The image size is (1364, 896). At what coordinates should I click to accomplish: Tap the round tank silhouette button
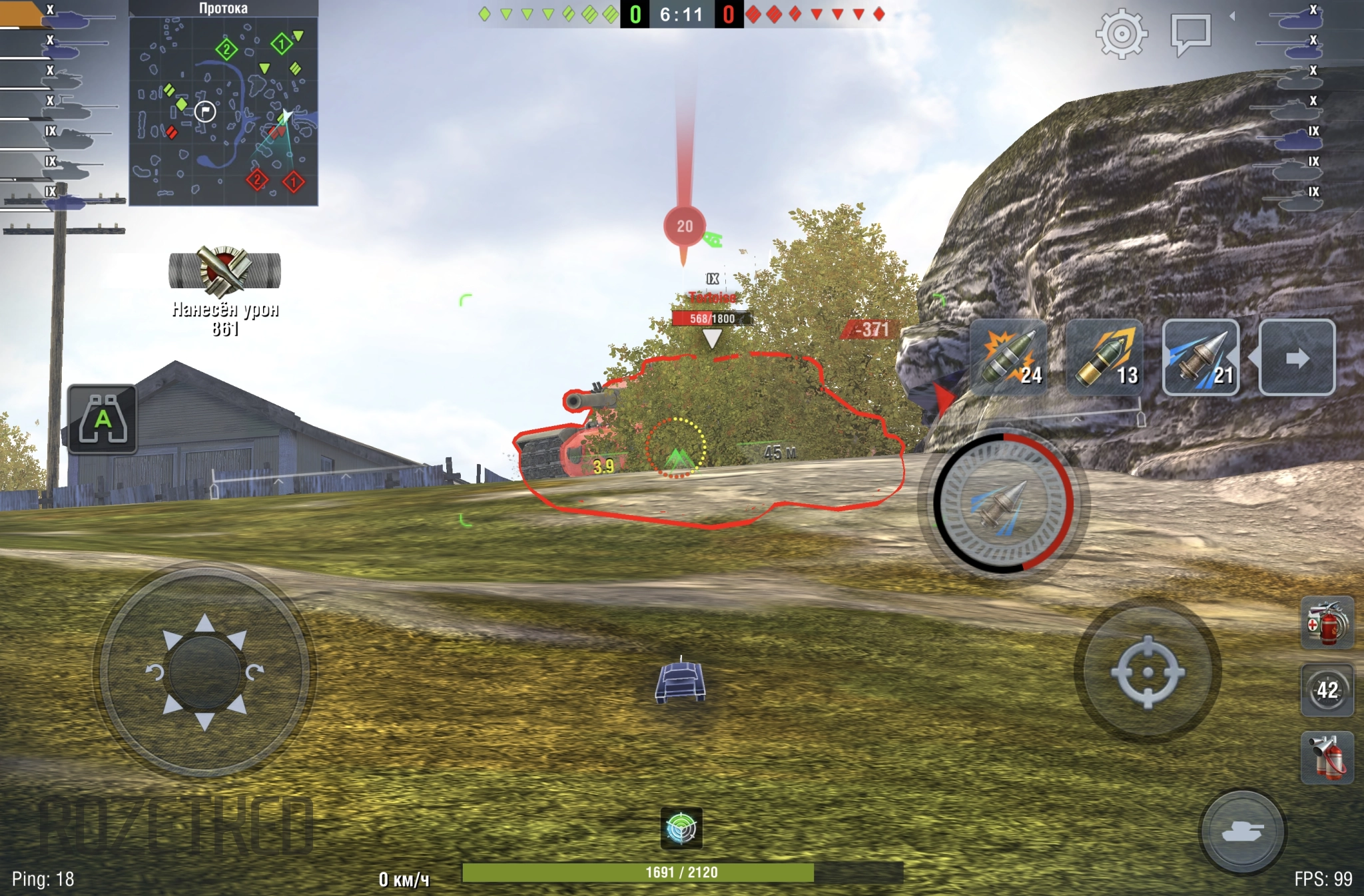coord(1242,831)
